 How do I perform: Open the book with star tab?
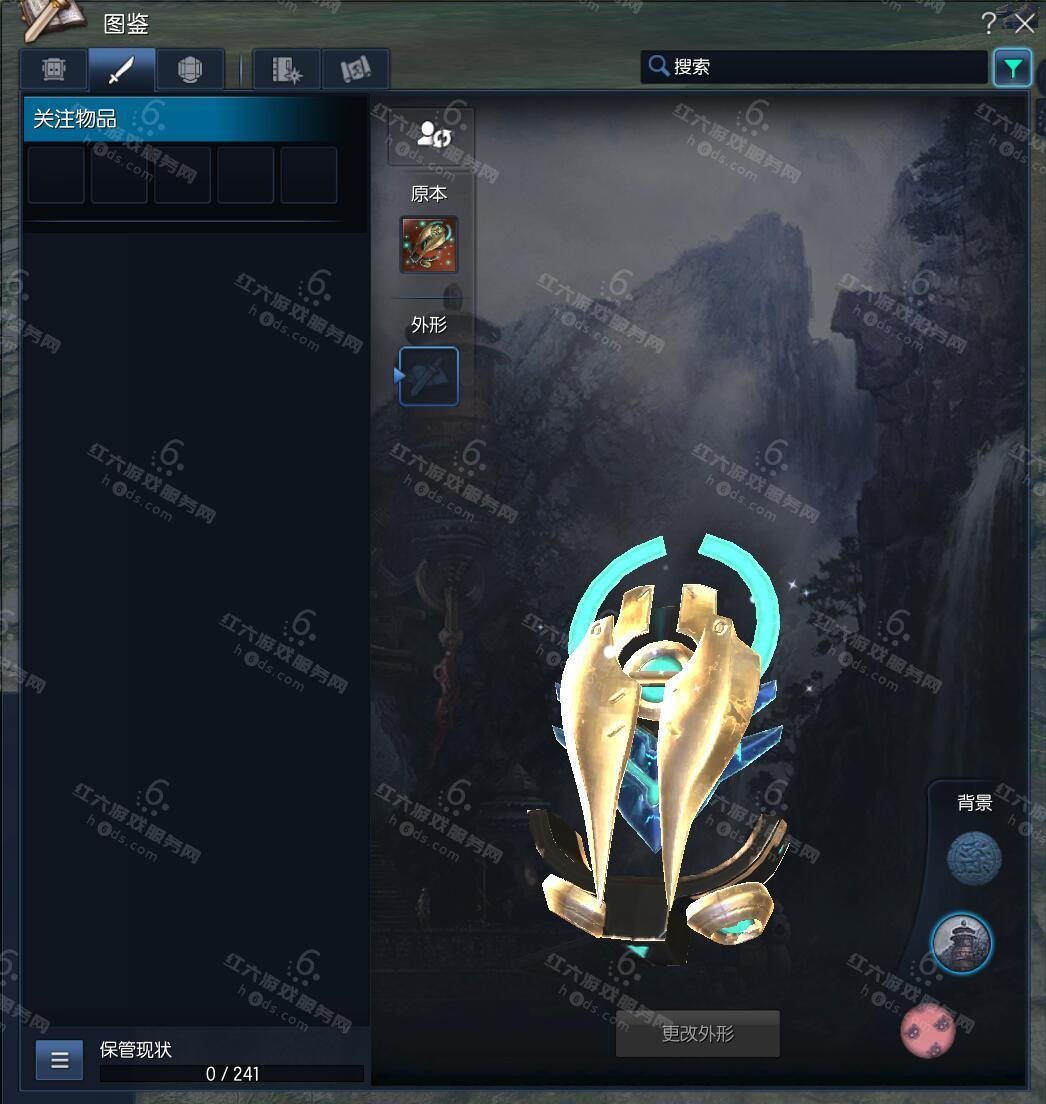coord(286,69)
